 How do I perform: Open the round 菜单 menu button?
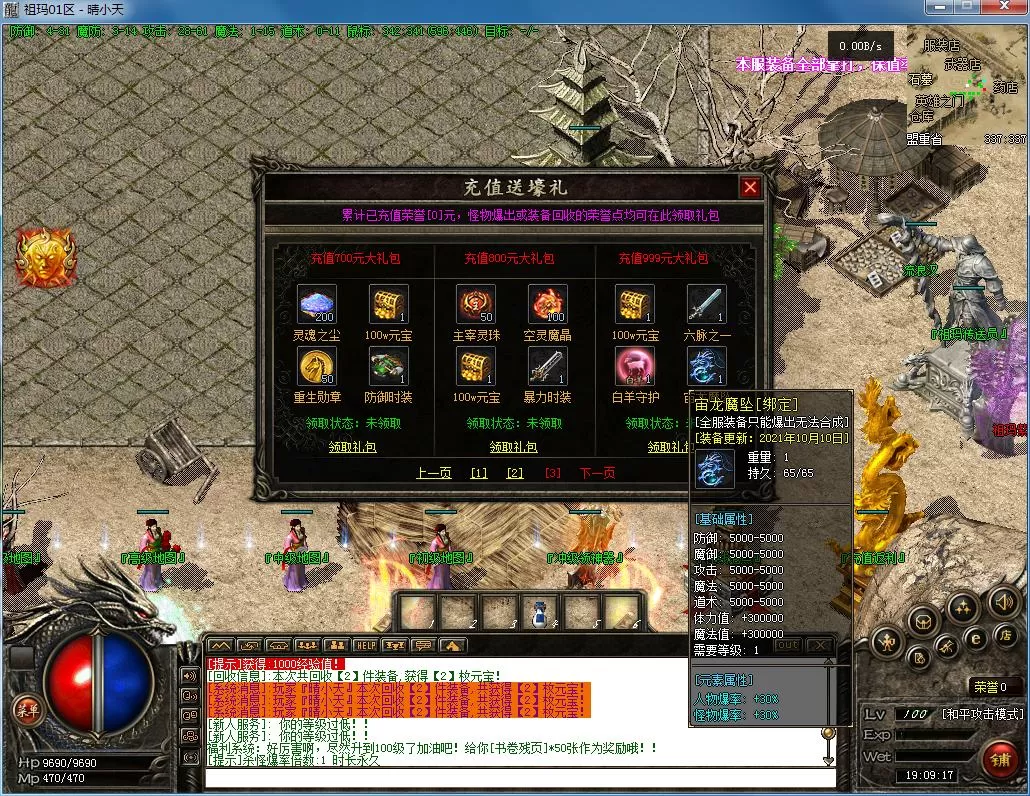coord(25,710)
